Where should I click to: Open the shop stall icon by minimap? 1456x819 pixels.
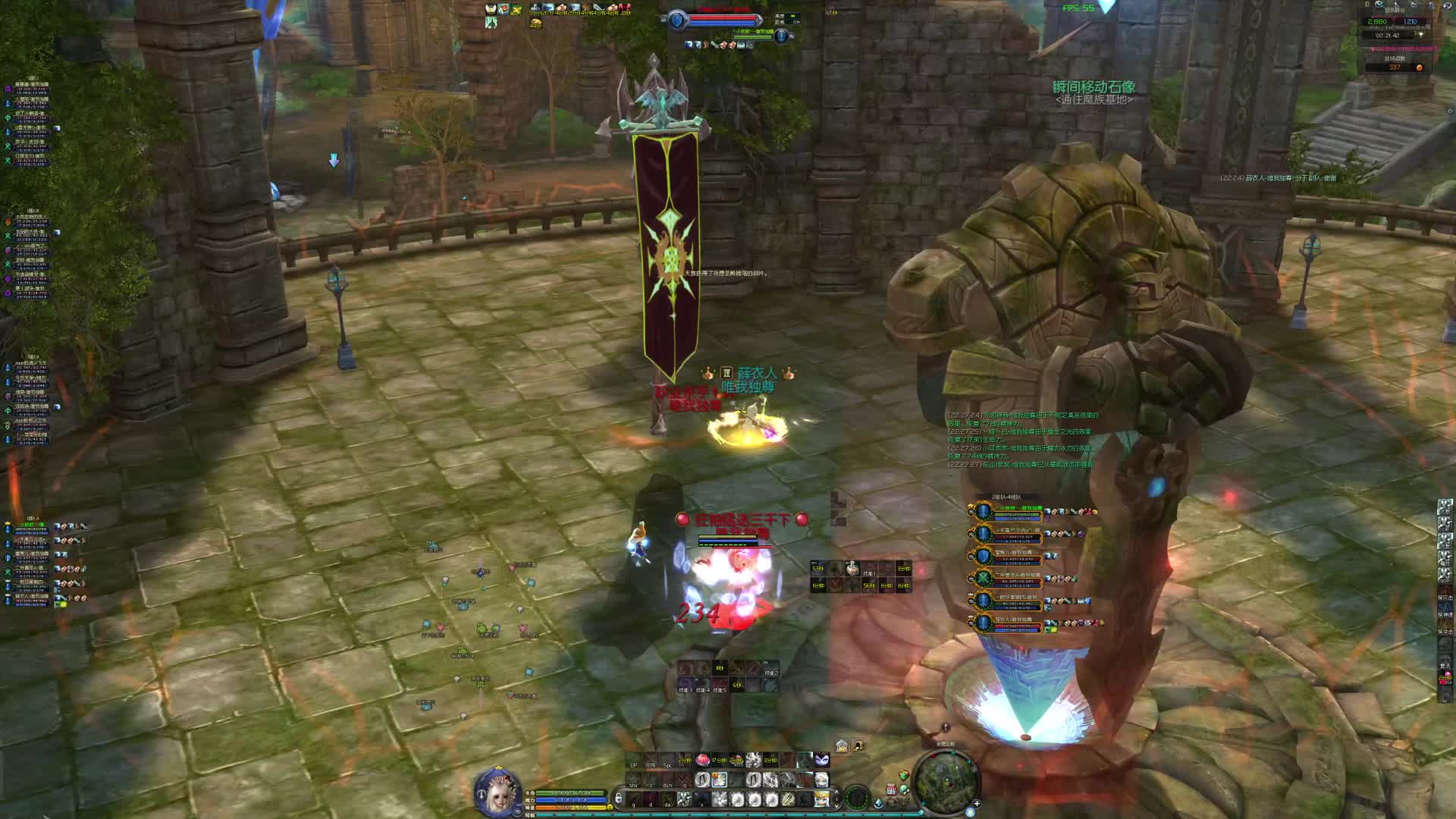click(x=892, y=789)
